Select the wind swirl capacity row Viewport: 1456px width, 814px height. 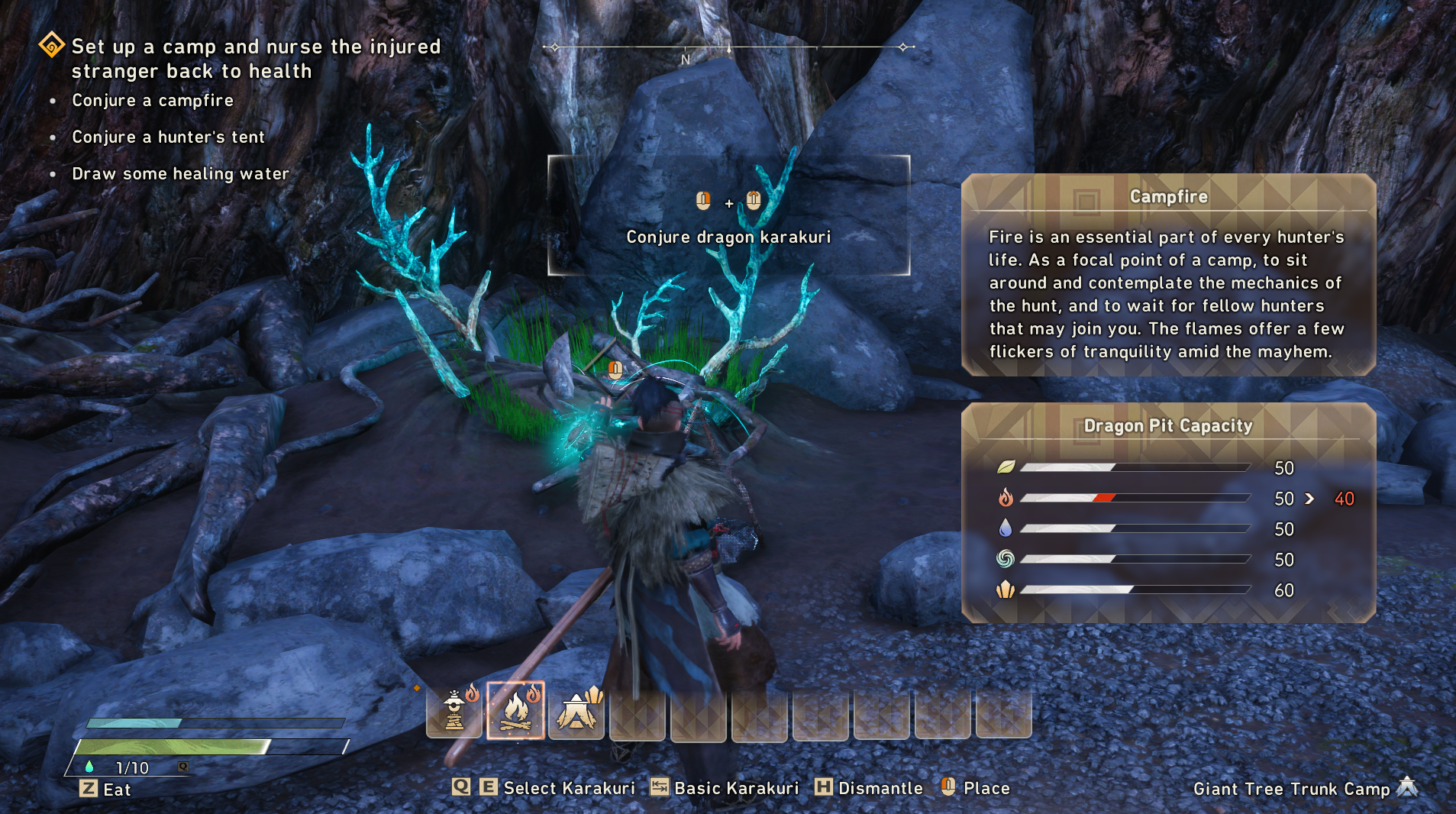[1167, 559]
